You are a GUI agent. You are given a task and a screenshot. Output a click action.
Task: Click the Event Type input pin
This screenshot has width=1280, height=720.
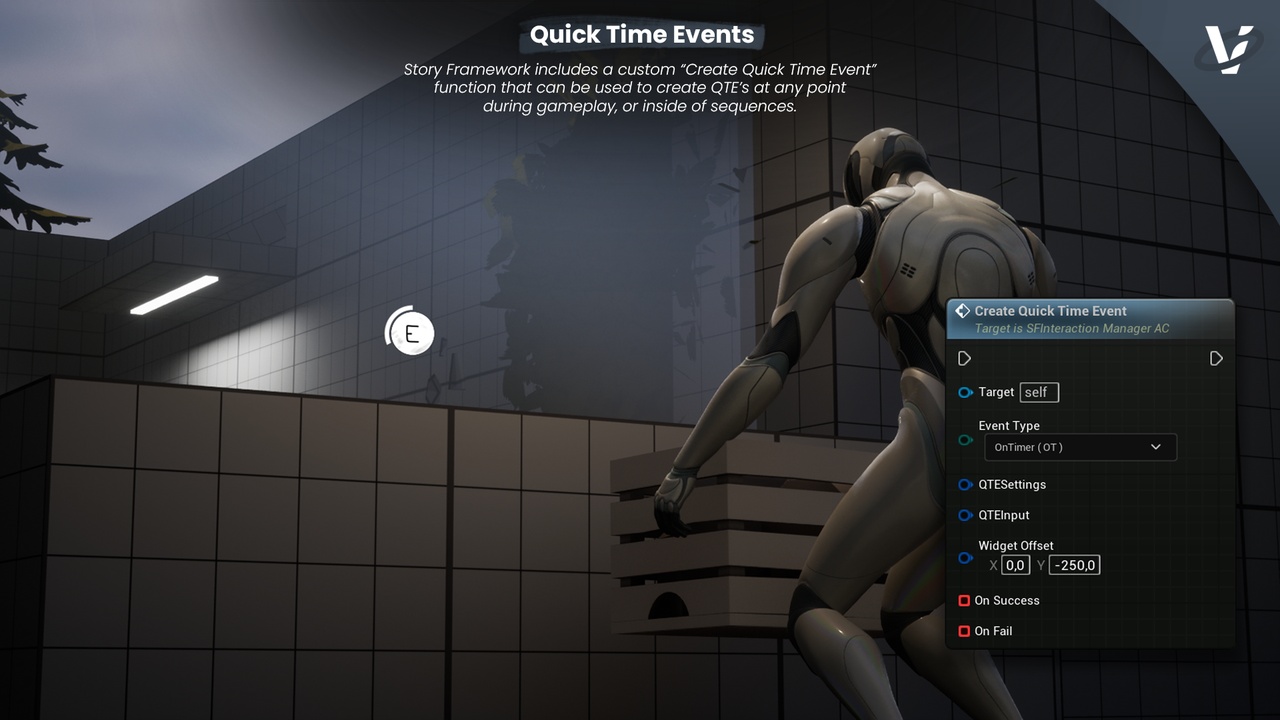965,440
